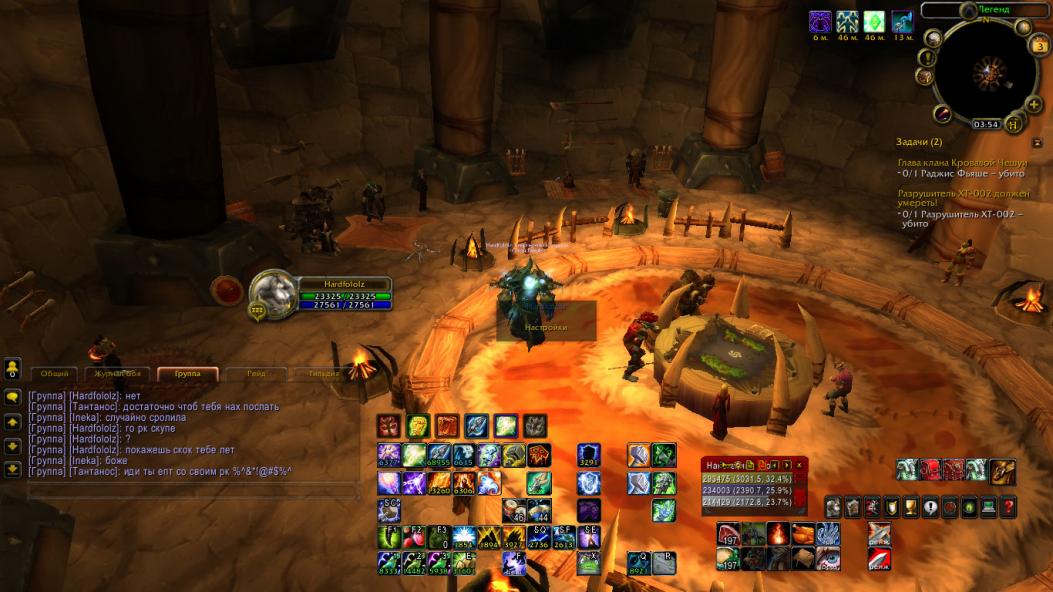The height and width of the screenshot is (592, 1053).
Task: Zoom in on the minimap
Action: (x=1034, y=103)
